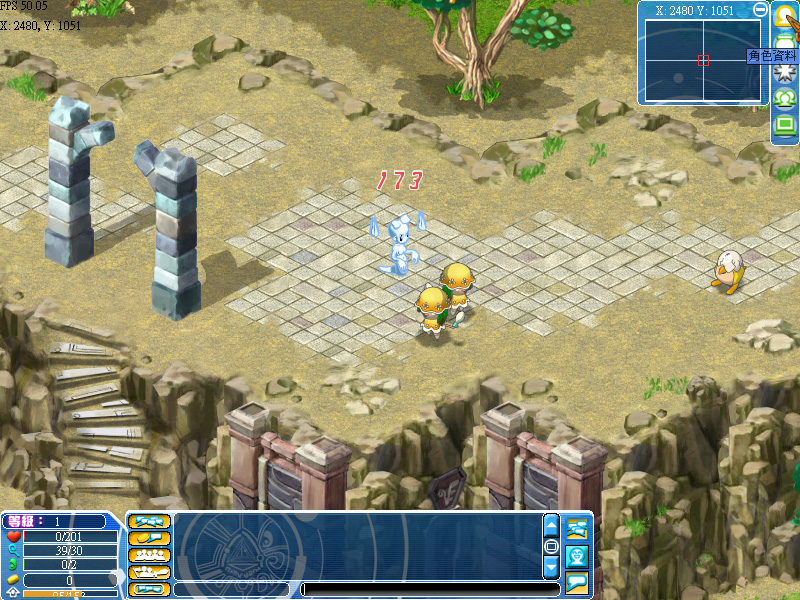Open the green two-people sidebar icon
The height and width of the screenshot is (600, 800).
785,98
